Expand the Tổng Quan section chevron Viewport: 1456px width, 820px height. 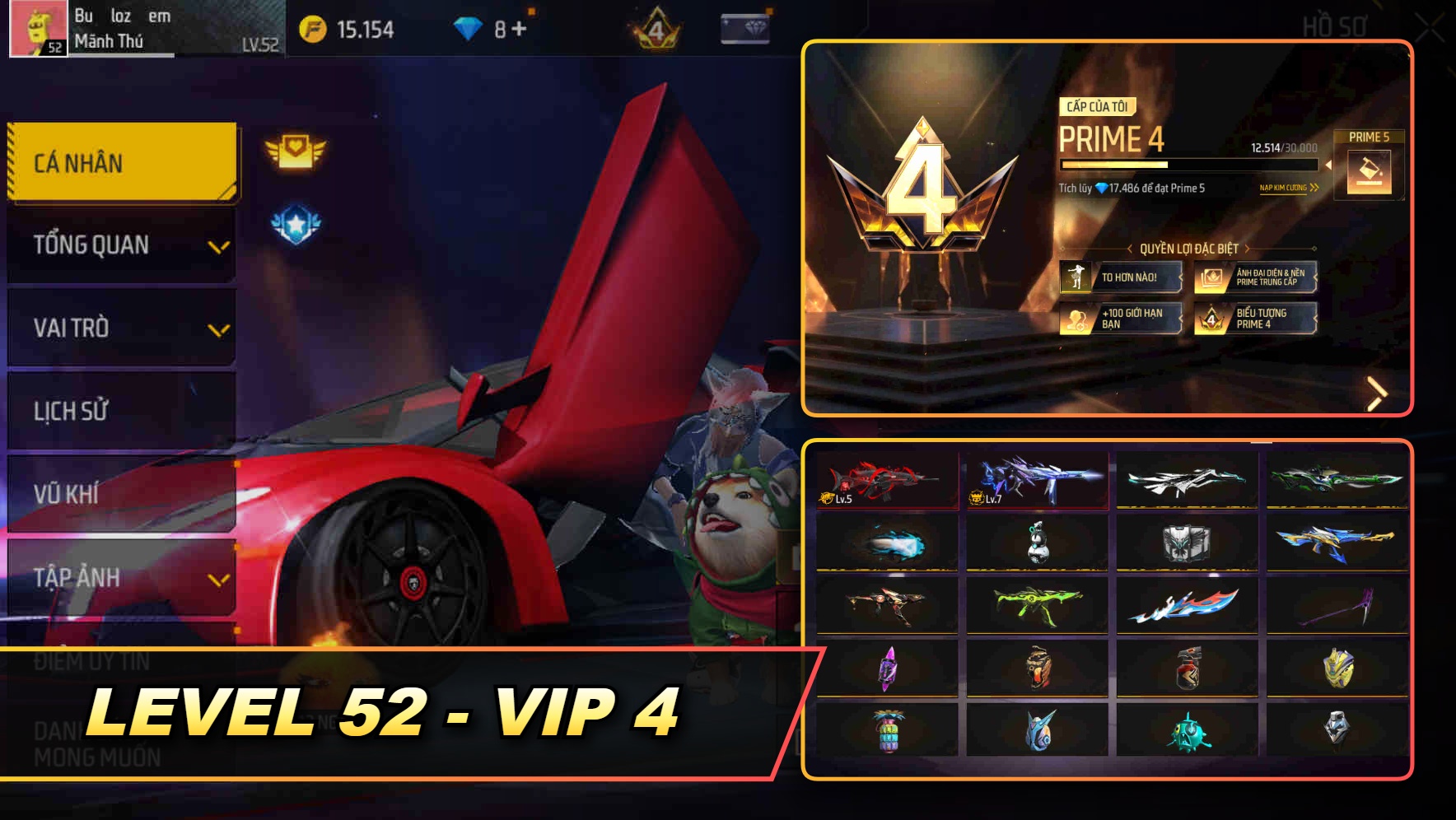(x=219, y=246)
